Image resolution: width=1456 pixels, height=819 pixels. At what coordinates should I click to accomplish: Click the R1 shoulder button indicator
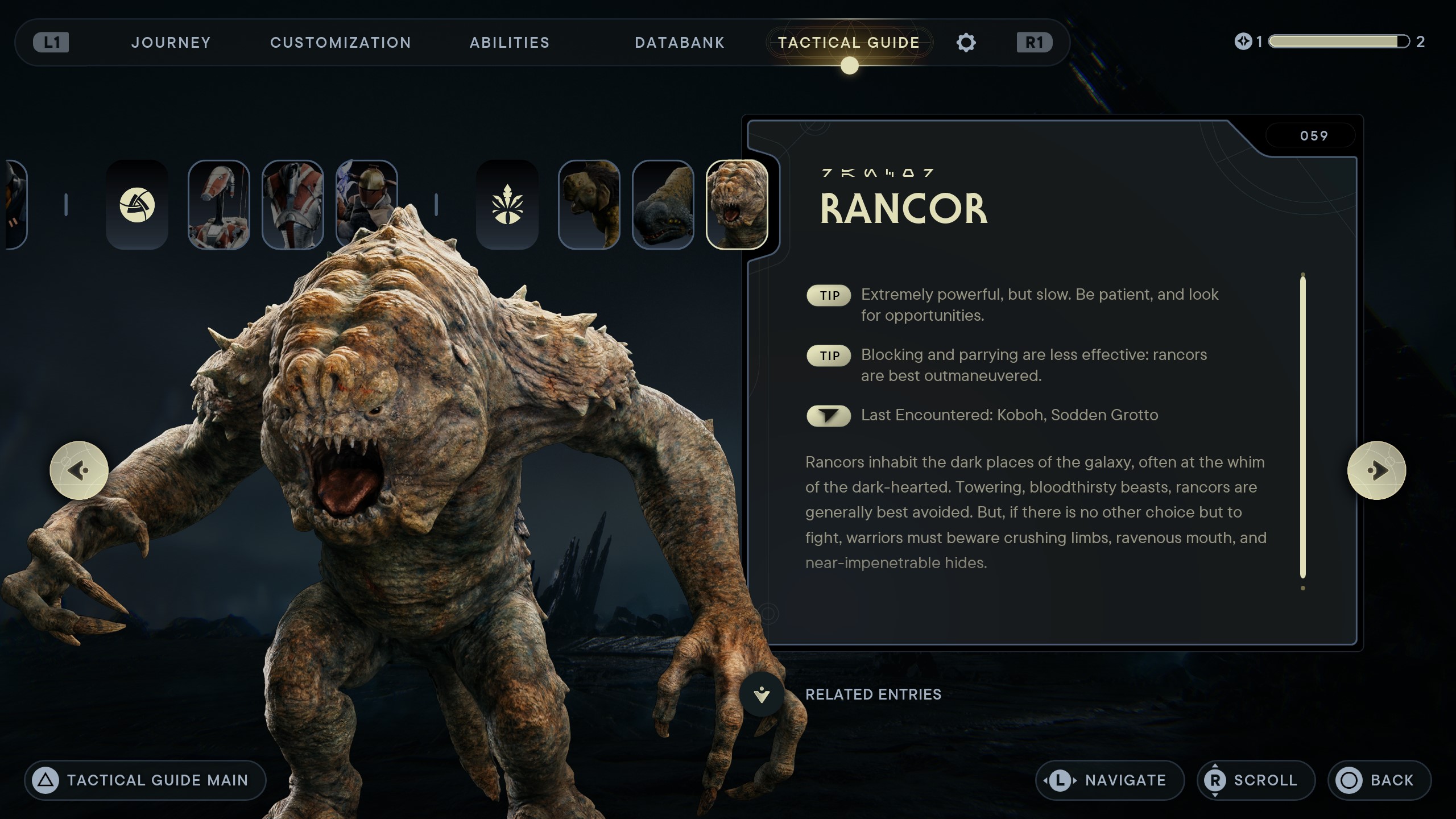pos(1034,42)
